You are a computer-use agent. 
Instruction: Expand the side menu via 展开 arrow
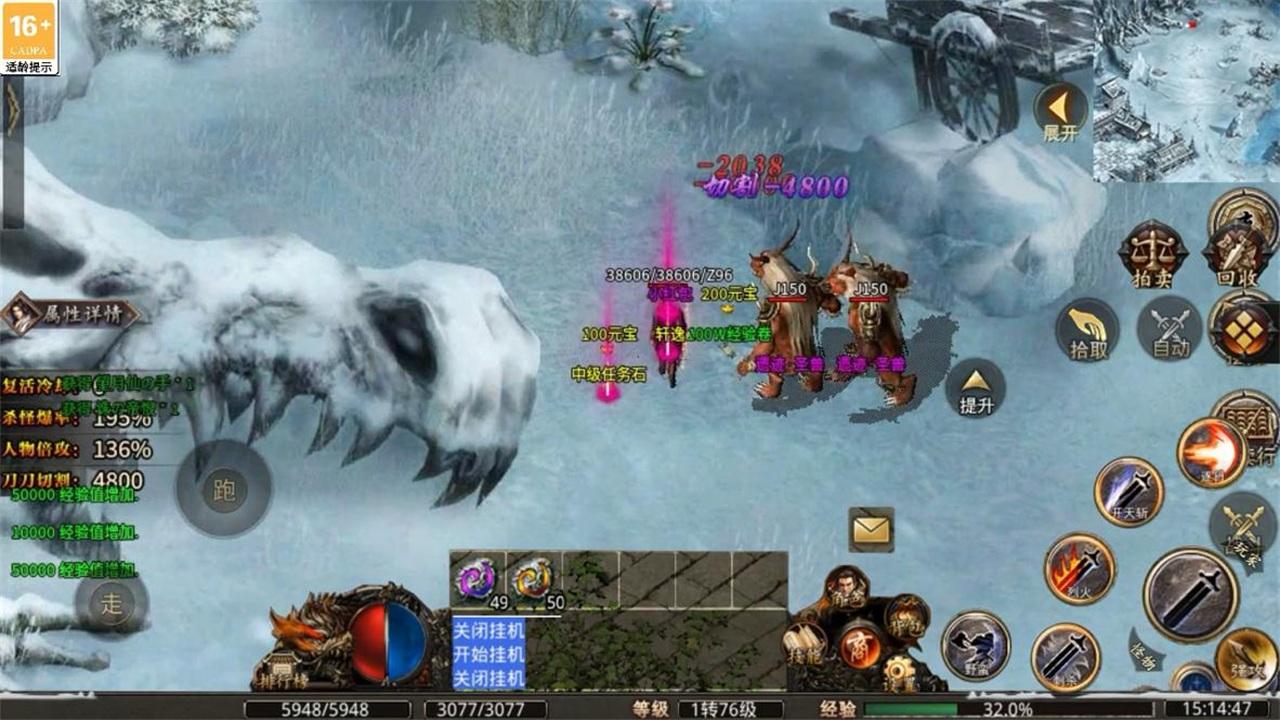tap(1062, 110)
